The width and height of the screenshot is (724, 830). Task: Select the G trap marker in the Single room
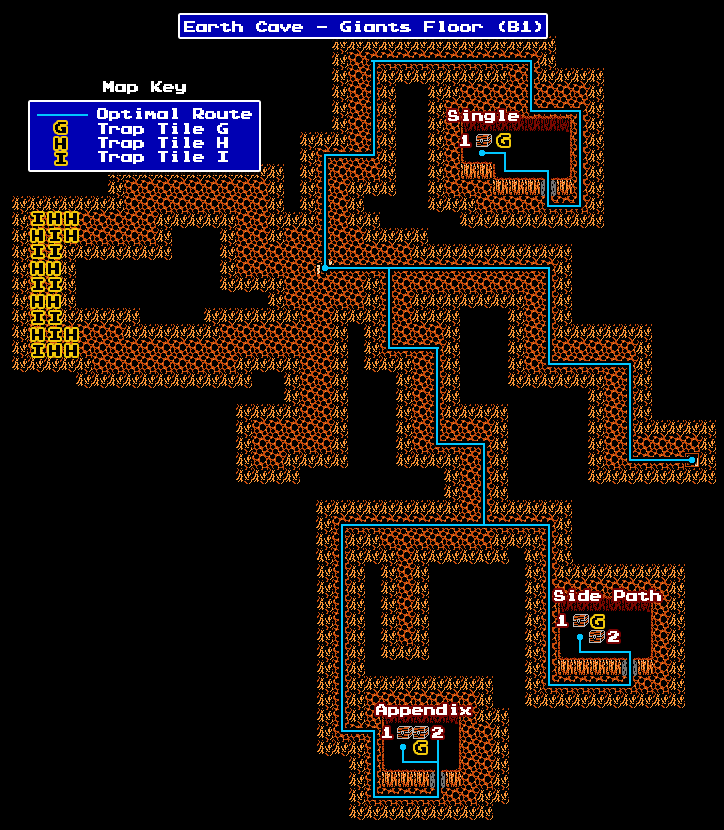pos(503,141)
